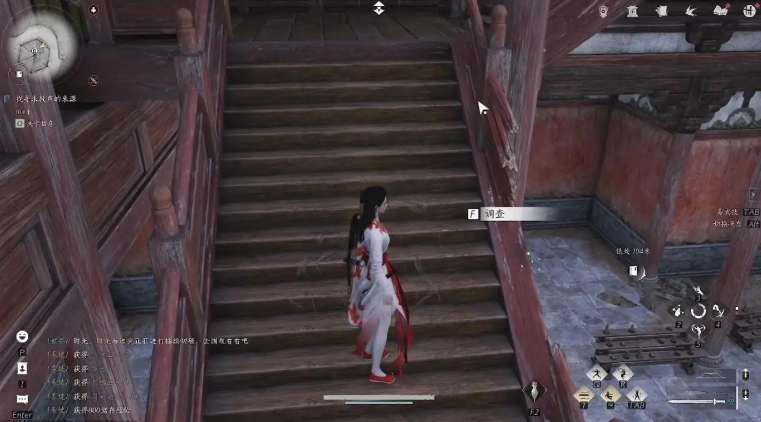This screenshot has height=422, width=761.
Task: Click the crossed-out round icon beside the minimap
Action: [x=93, y=80]
